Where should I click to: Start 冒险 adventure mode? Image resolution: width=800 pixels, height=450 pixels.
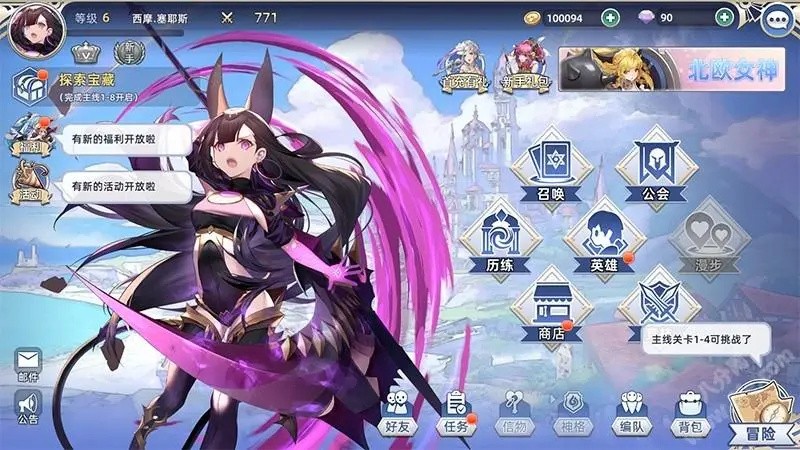760,412
